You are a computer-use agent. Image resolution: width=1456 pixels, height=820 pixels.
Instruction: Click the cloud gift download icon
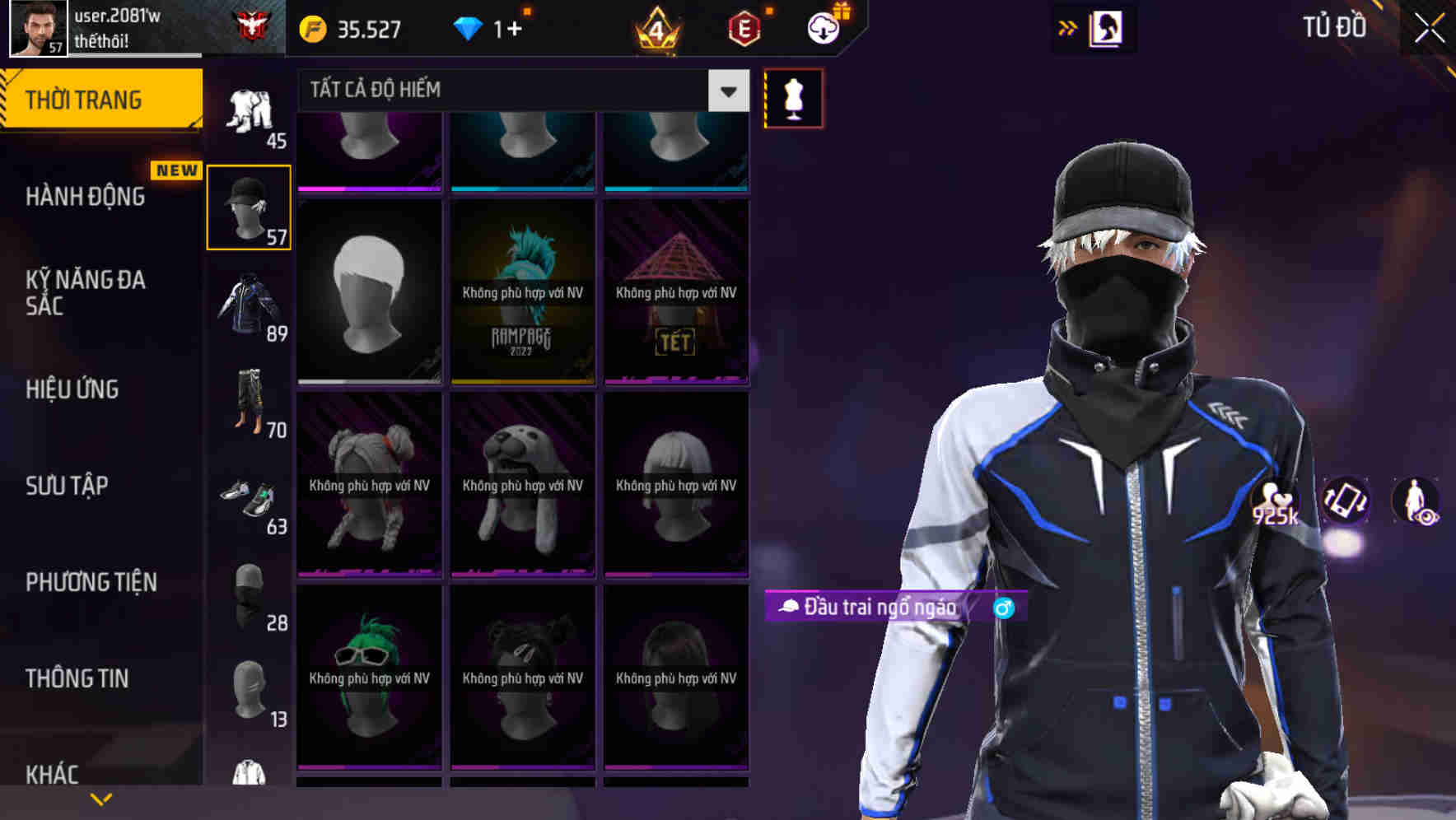coord(821,26)
